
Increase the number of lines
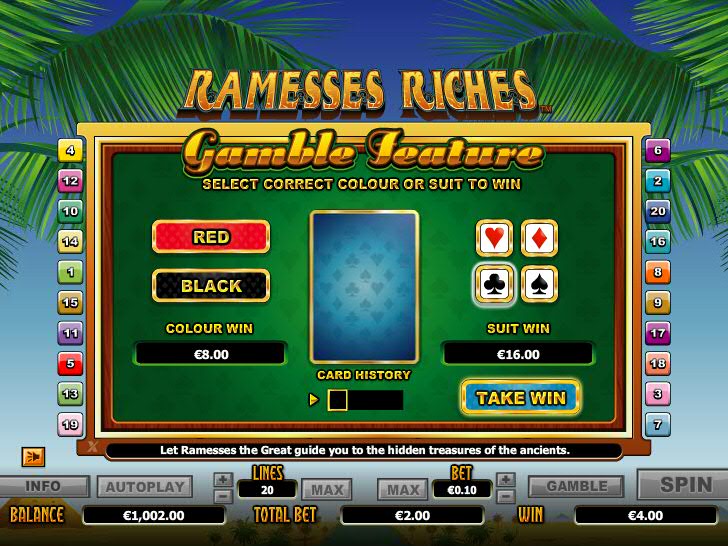[x=223, y=480]
